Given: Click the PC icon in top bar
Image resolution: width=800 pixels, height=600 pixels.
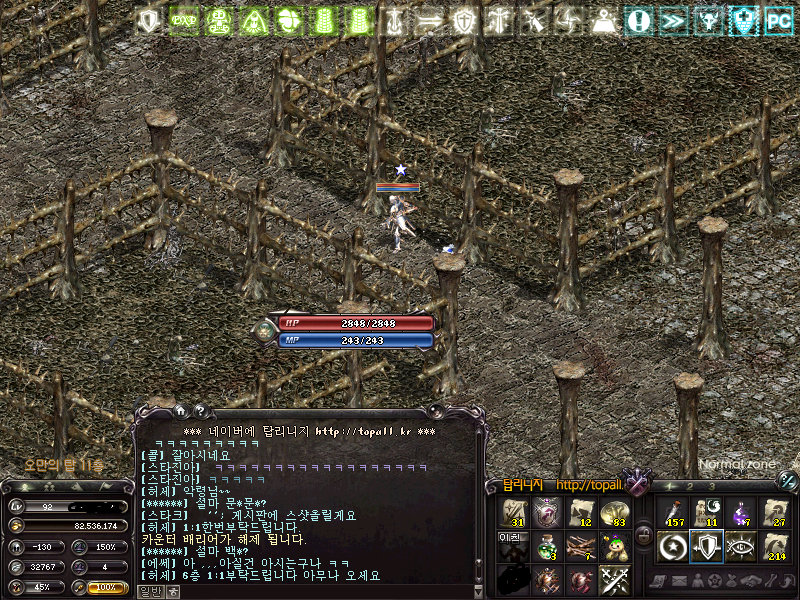Looking at the screenshot, I should 778,20.
